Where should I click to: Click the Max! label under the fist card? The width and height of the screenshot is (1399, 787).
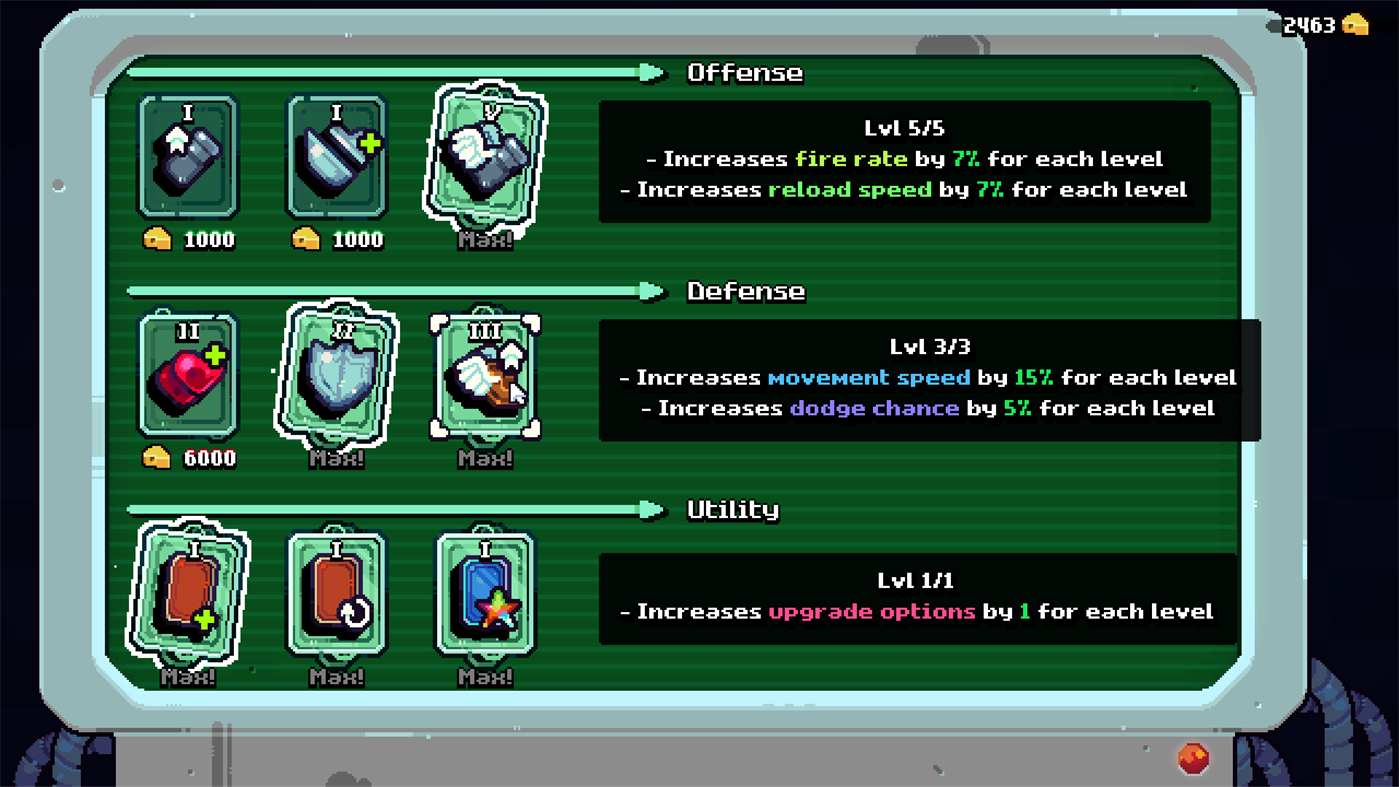pos(484,240)
